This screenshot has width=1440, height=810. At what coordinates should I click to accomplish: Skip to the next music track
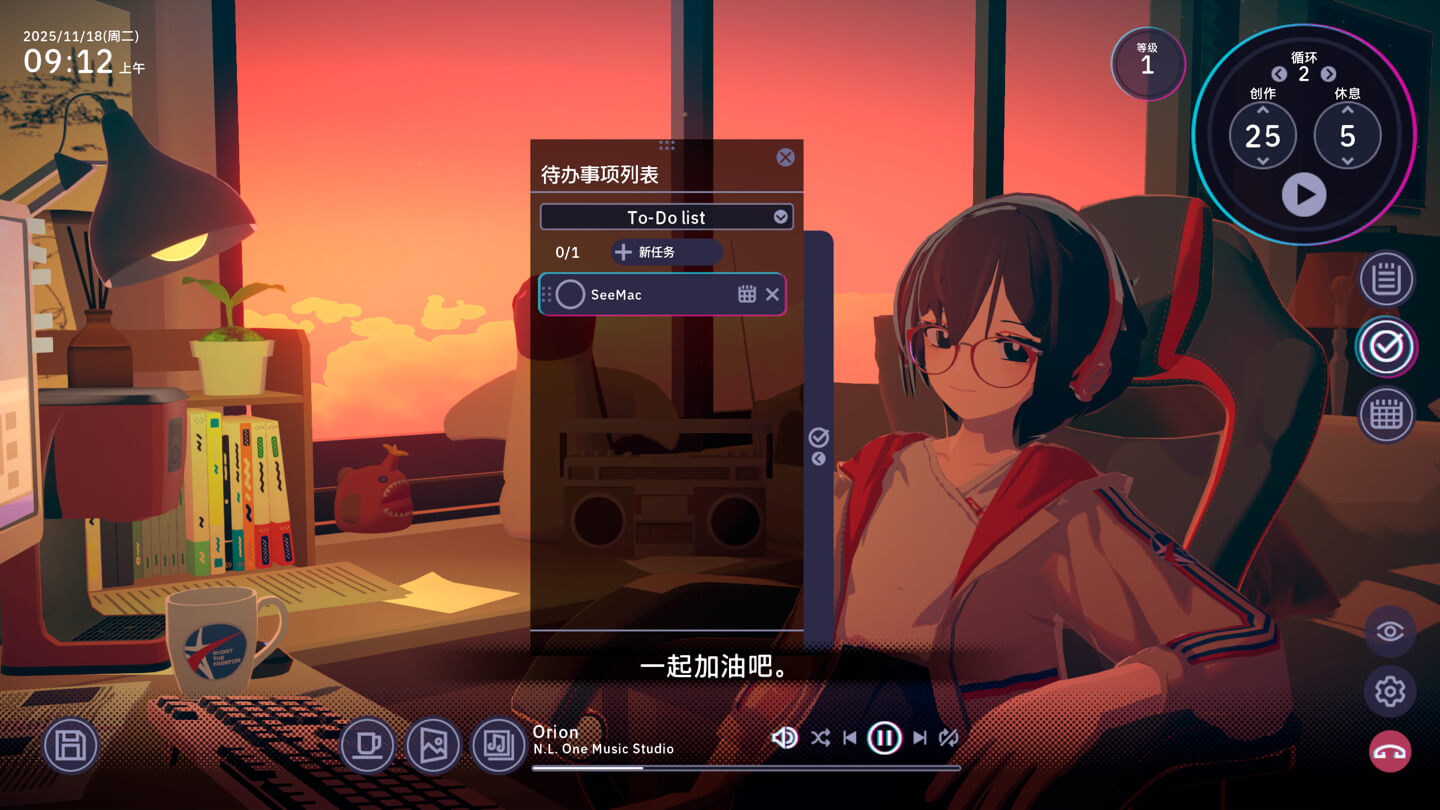(x=920, y=738)
